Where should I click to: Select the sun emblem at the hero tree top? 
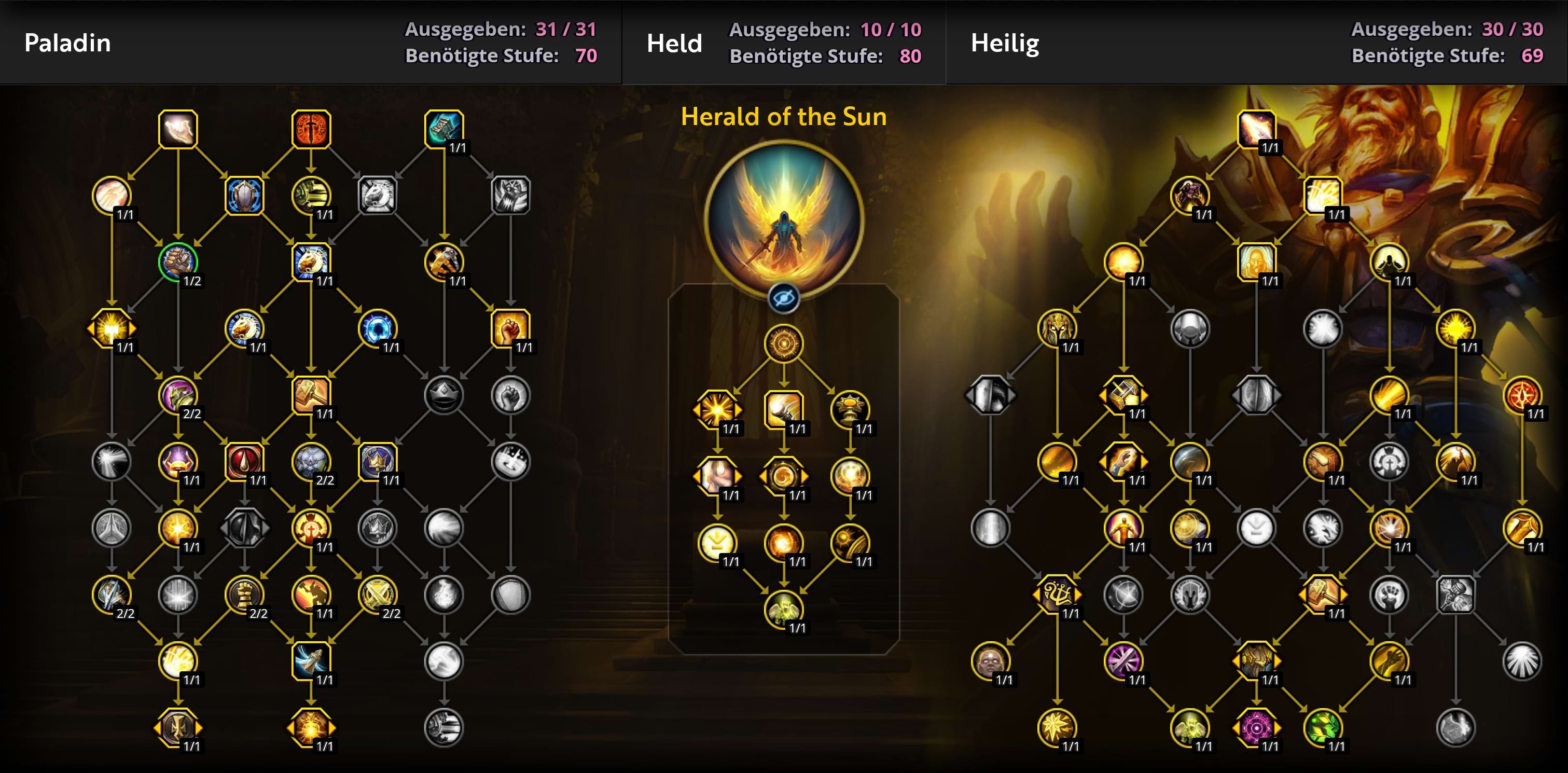(x=783, y=343)
